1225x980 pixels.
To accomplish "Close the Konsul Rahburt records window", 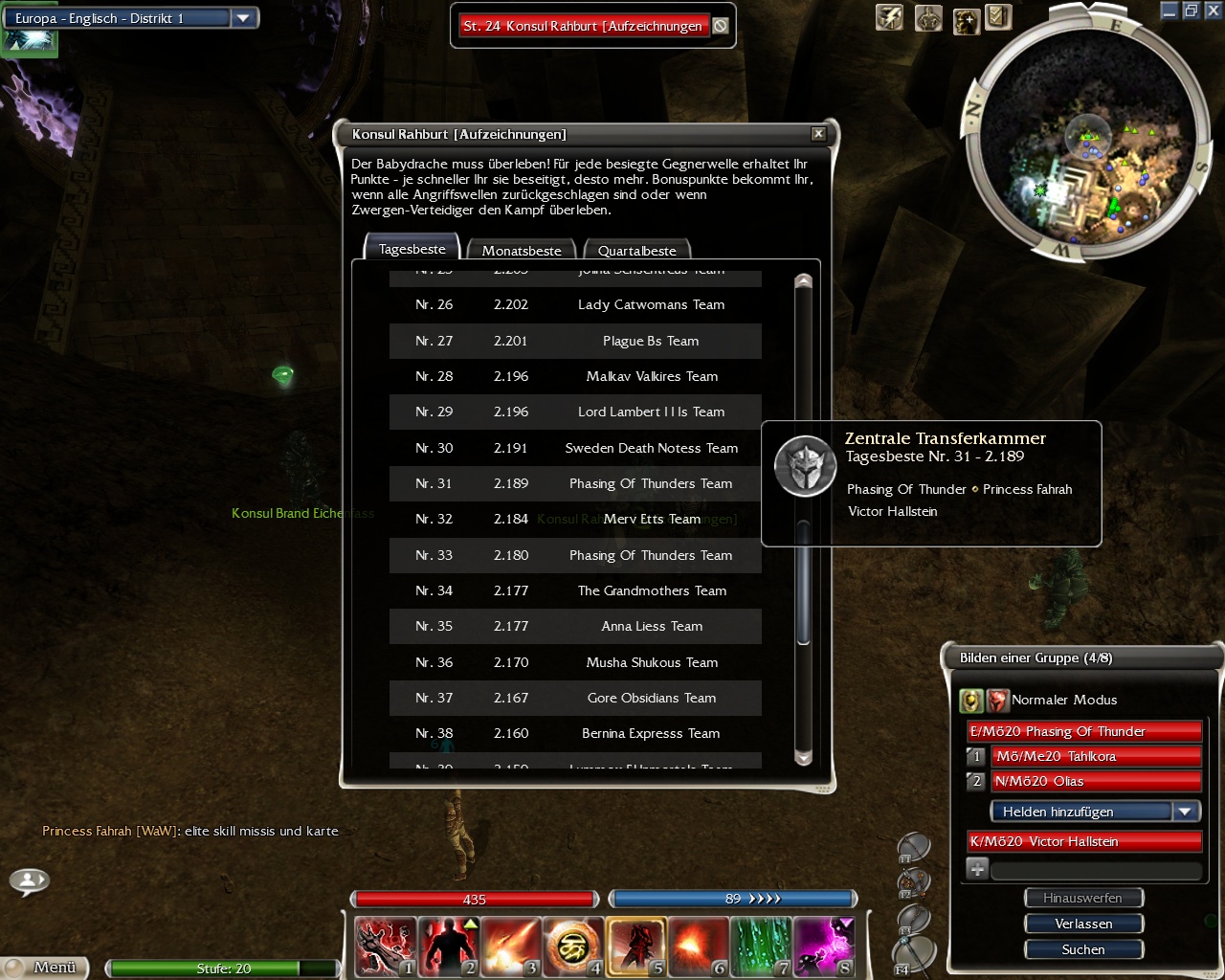I will (818, 134).
